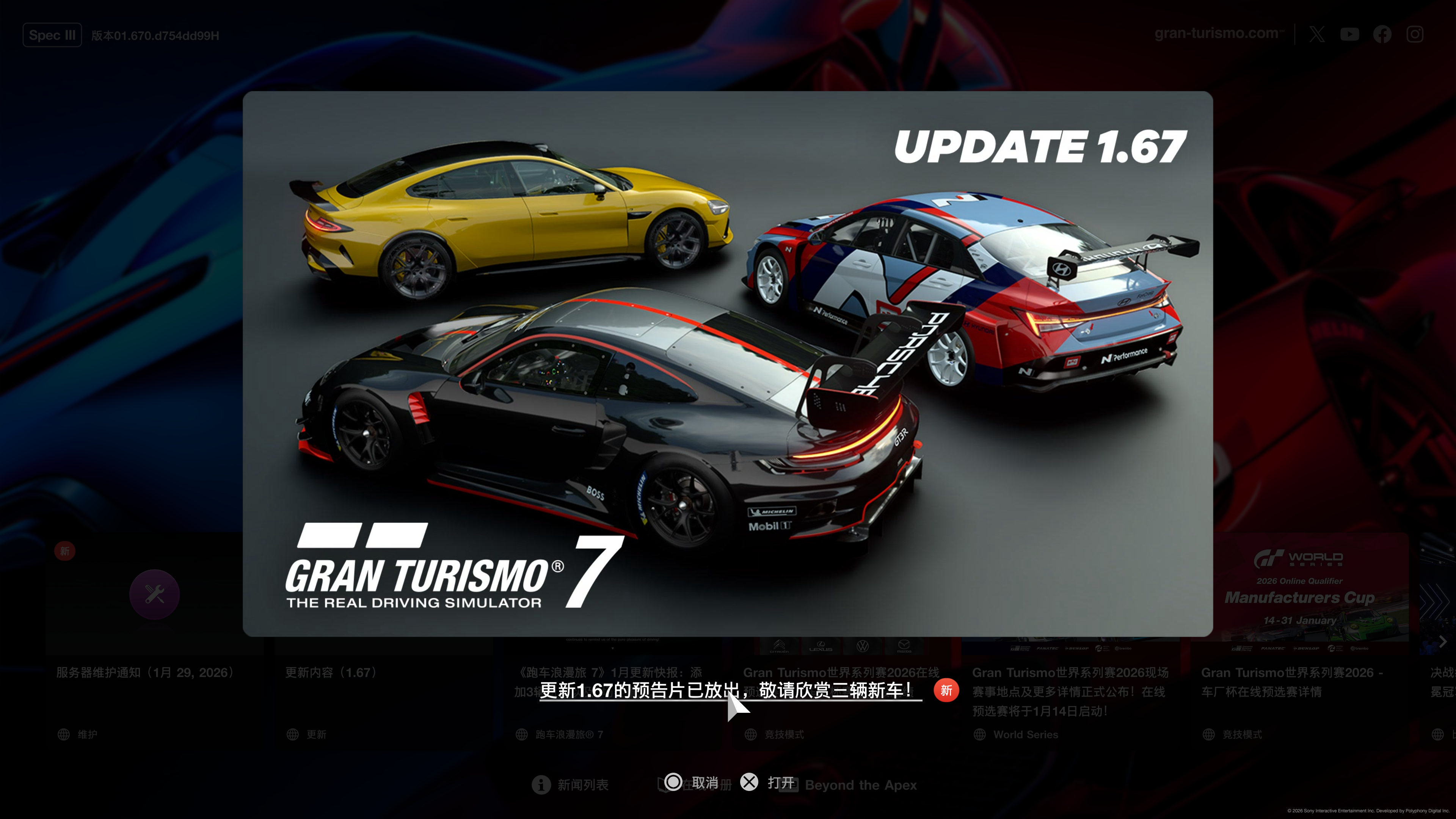Open the Facebook page icon
The height and width of the screenshot is (819, 1456).
(1382, 34)
